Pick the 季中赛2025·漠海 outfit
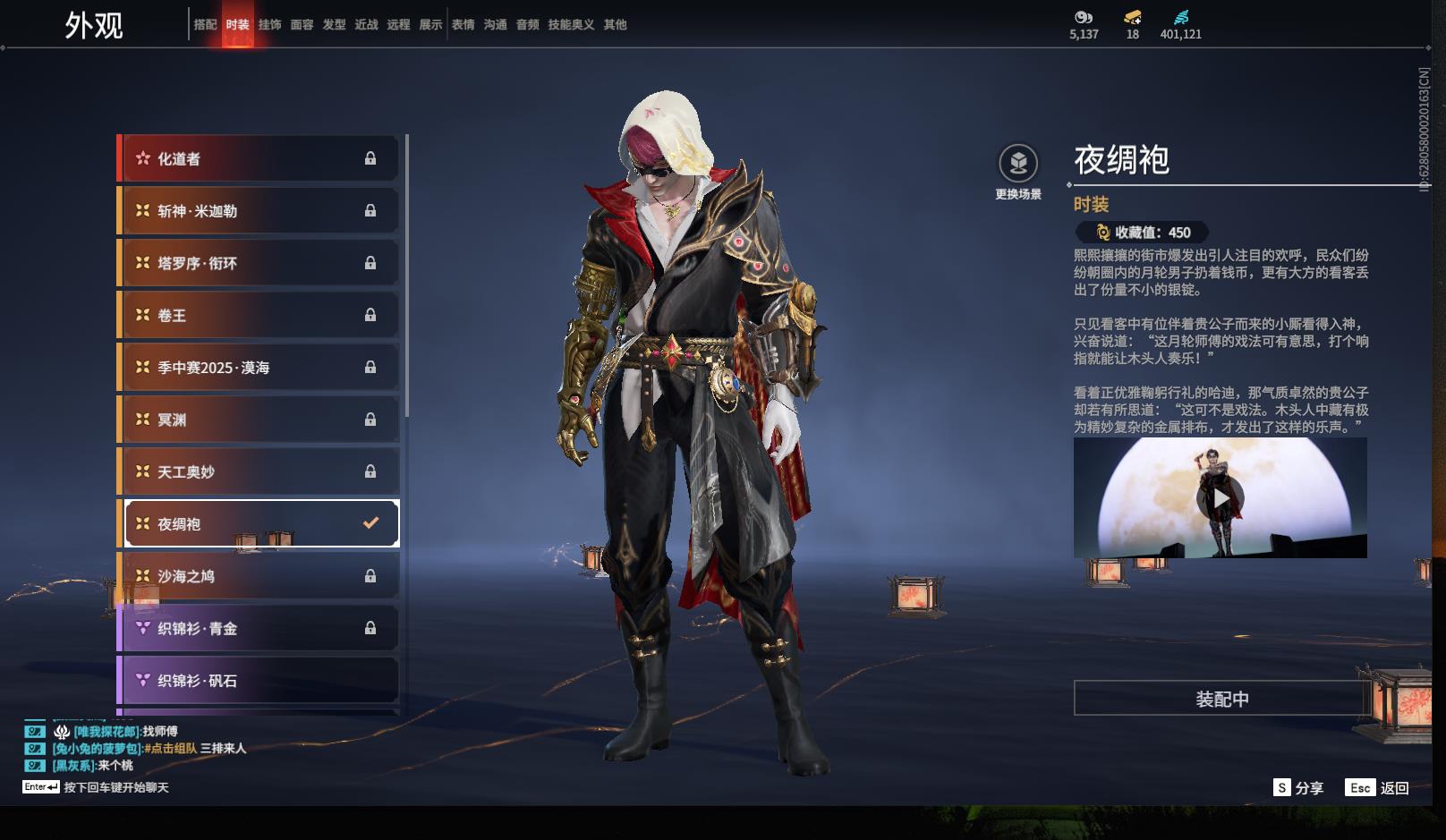 coord(259,368)
